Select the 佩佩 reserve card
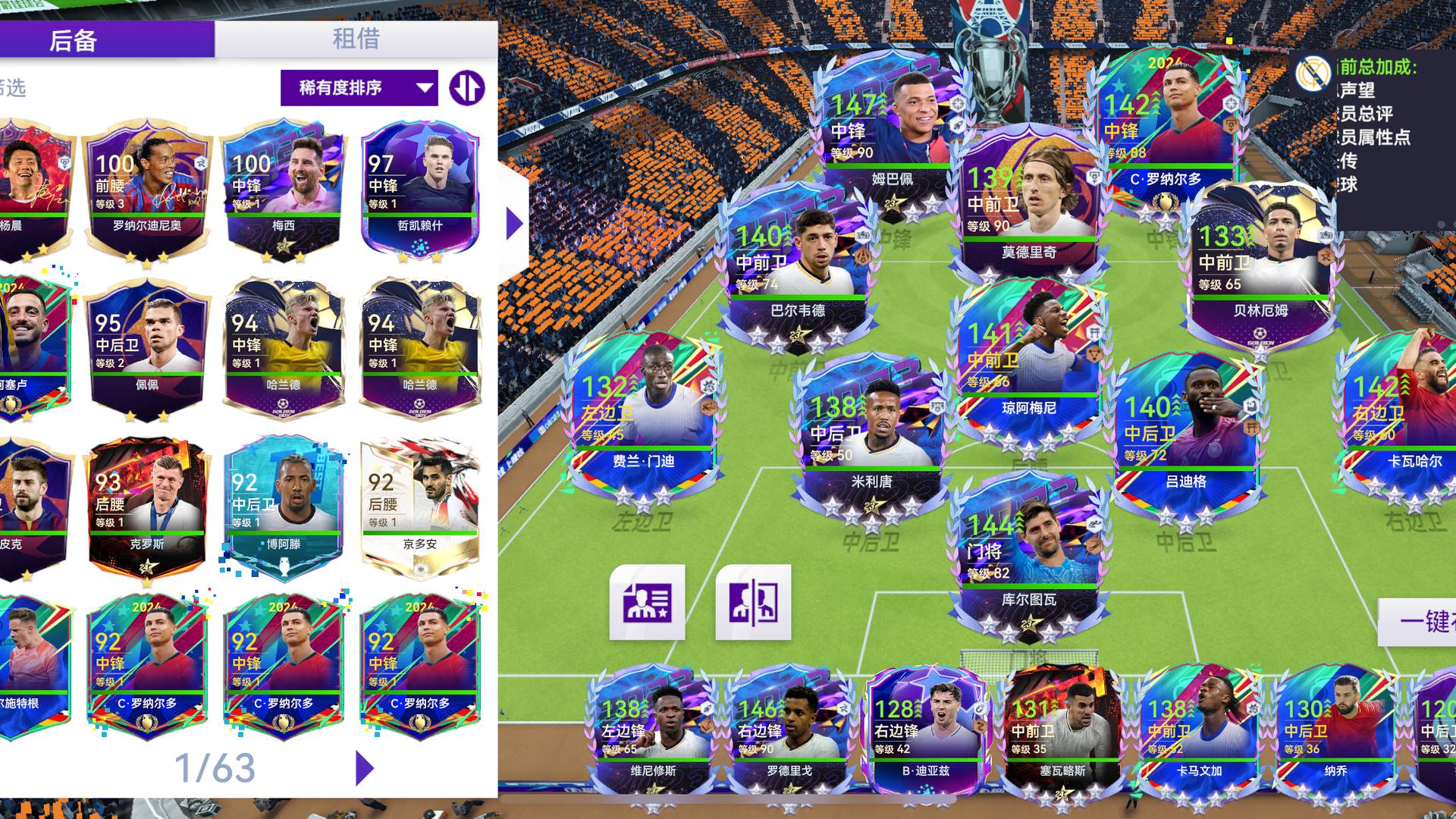Screen dimensions: 1456x819 pyautogui.click(x=147, y=349)
